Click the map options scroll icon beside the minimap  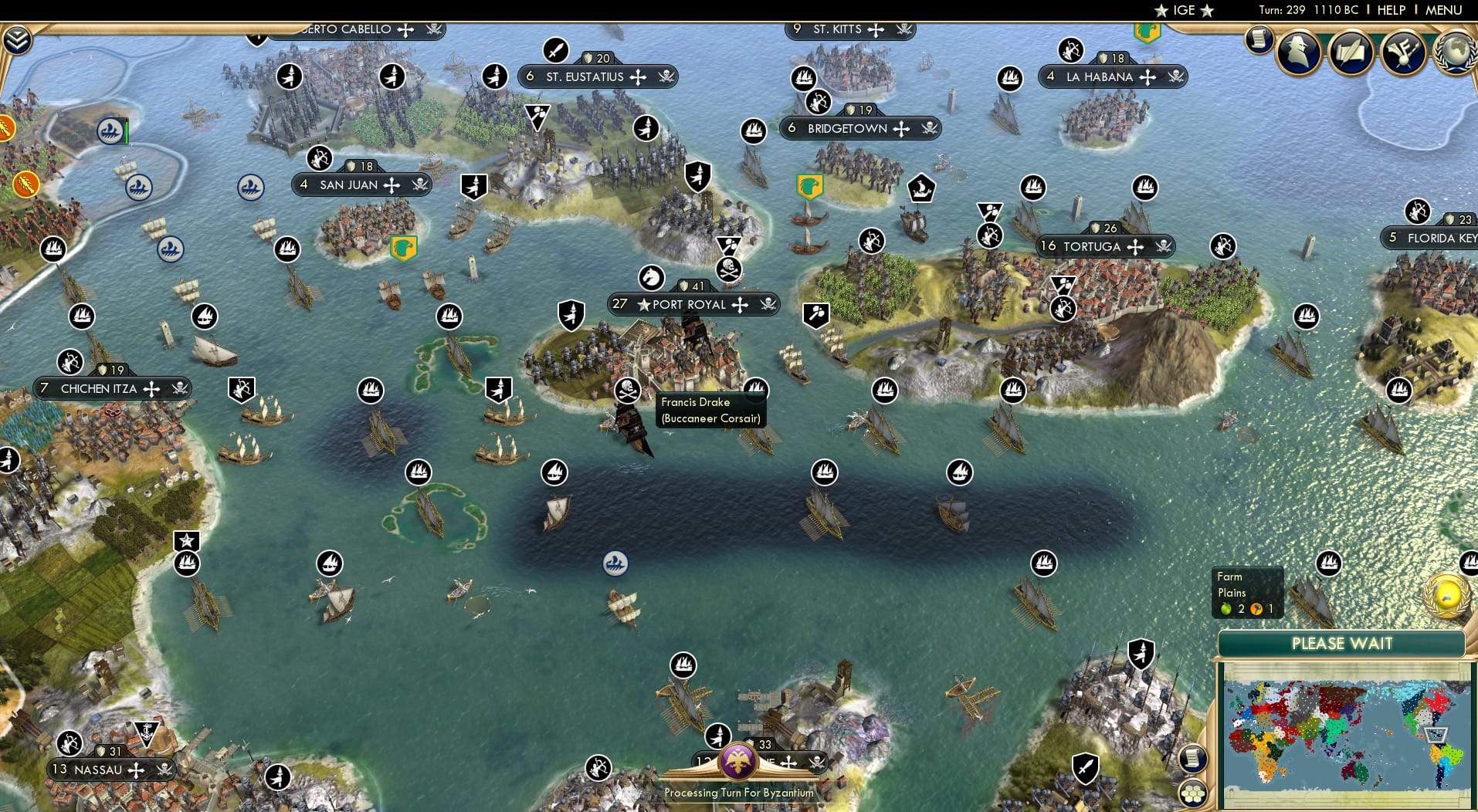pyautogui.click(x=1194, y=759)
